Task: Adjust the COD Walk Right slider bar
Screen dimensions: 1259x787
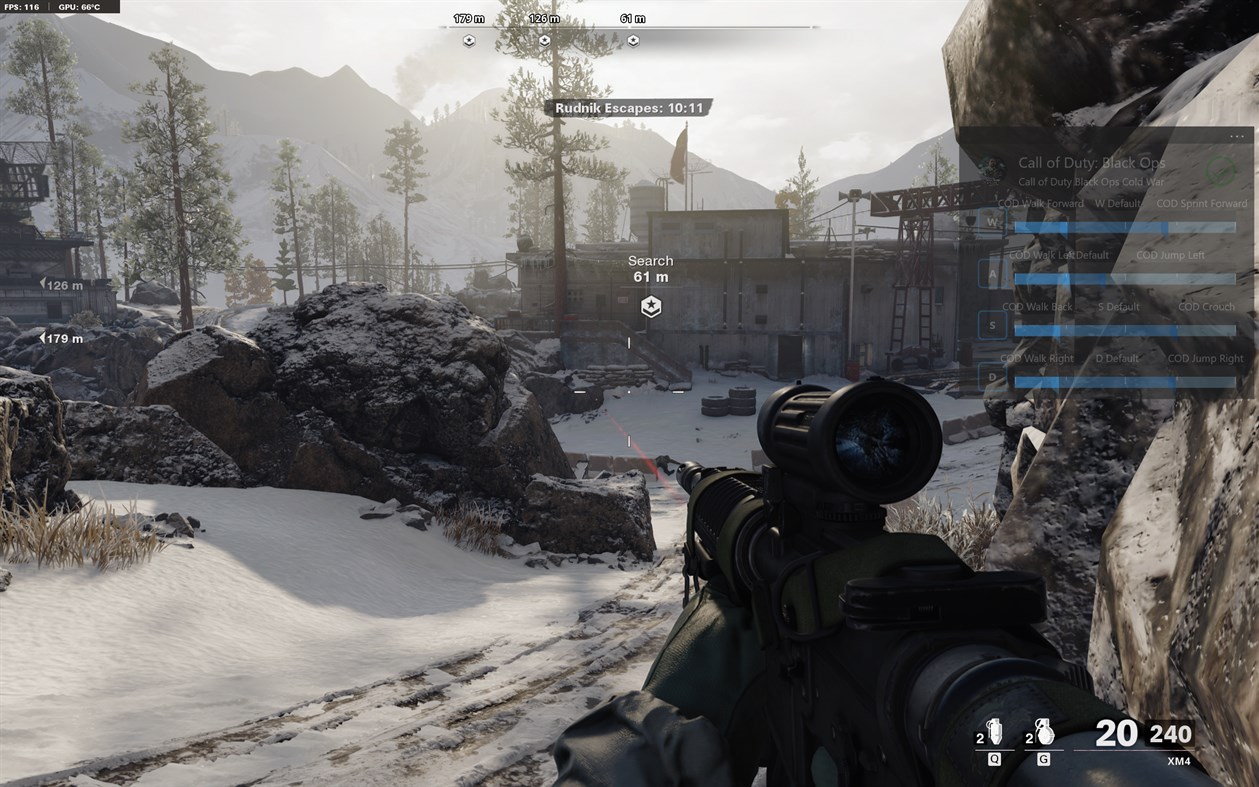Action: (x=1125, y=382)
